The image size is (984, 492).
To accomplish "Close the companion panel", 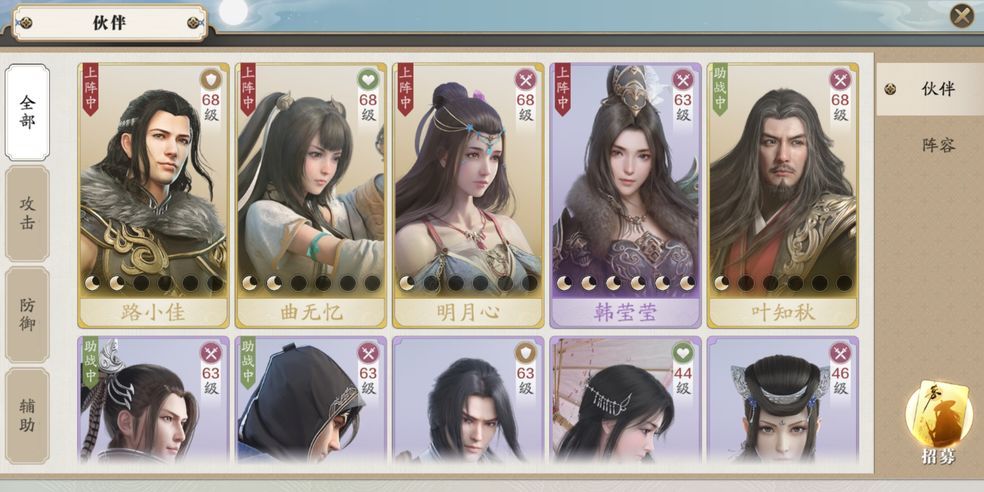I will pyautogui.click(x=961, y=15).
